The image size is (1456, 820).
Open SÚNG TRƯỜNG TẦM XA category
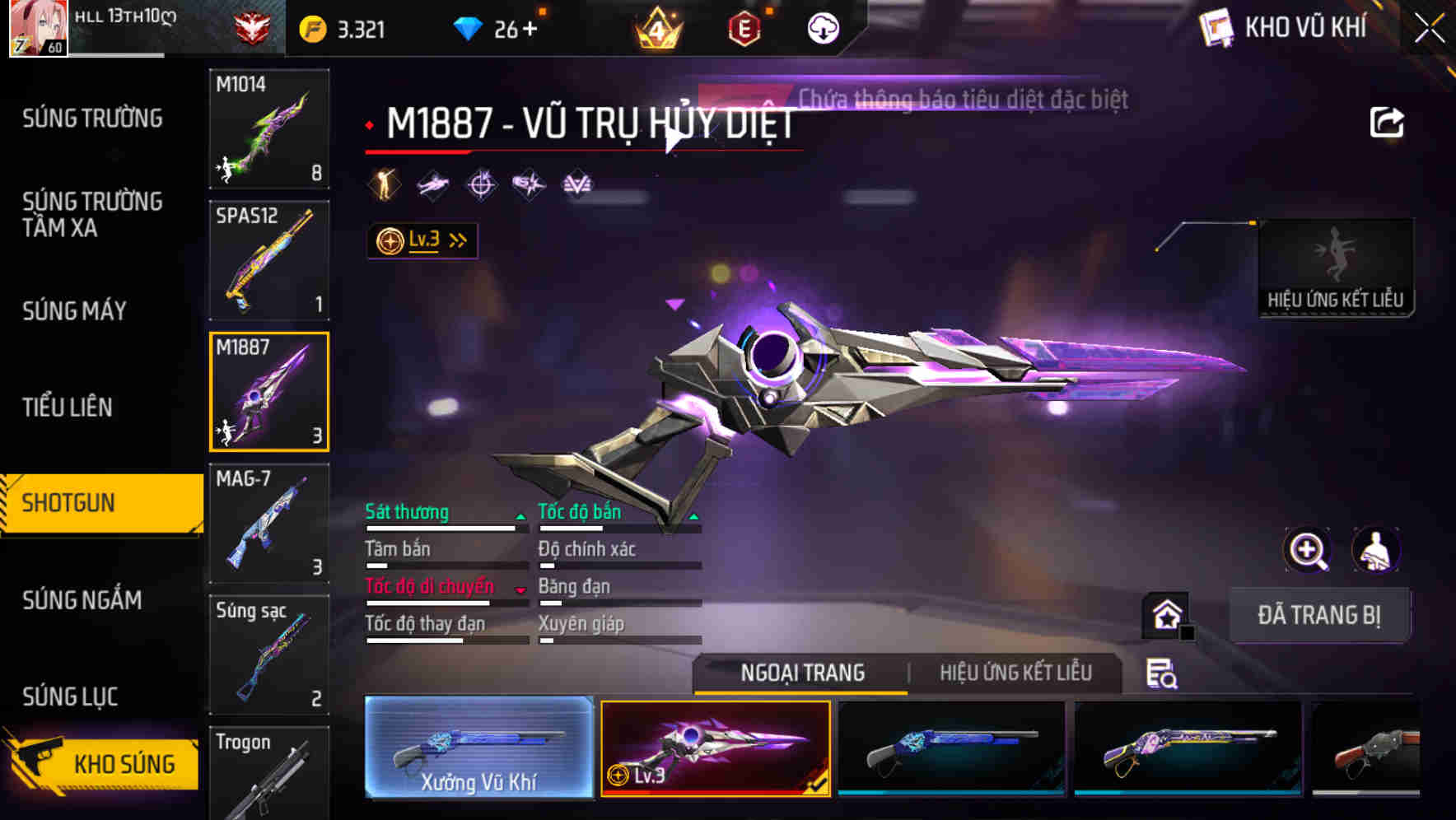(x=91, y=215)
